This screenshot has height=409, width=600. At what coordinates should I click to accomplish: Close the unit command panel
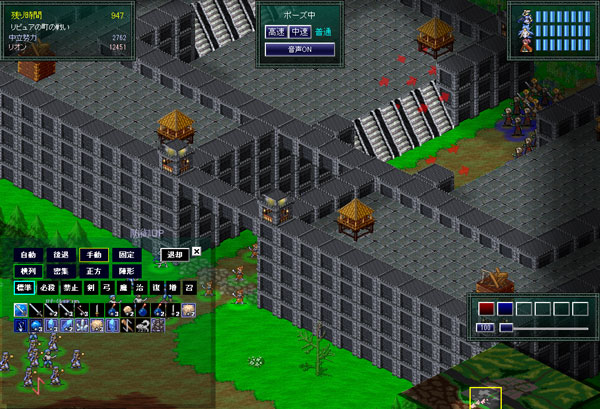pos(196,252)
